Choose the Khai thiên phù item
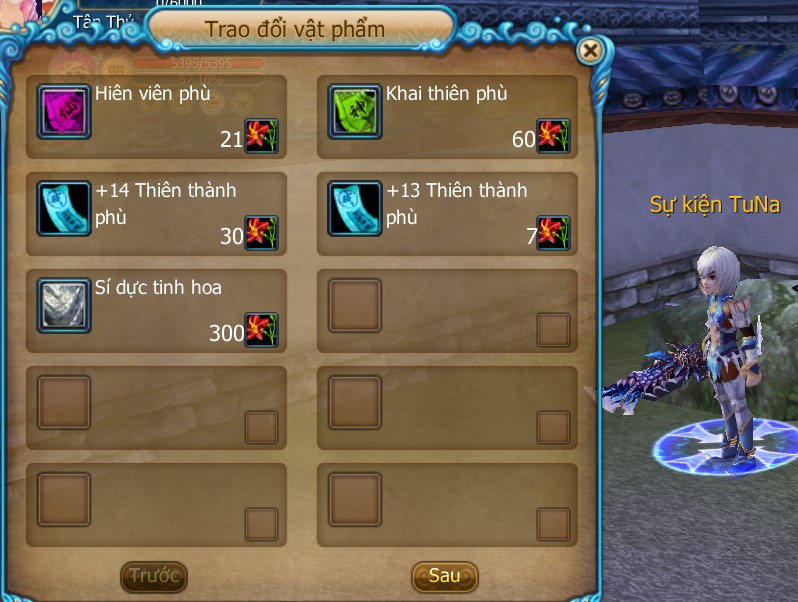The image size is (798, 602). coord(355,111)
